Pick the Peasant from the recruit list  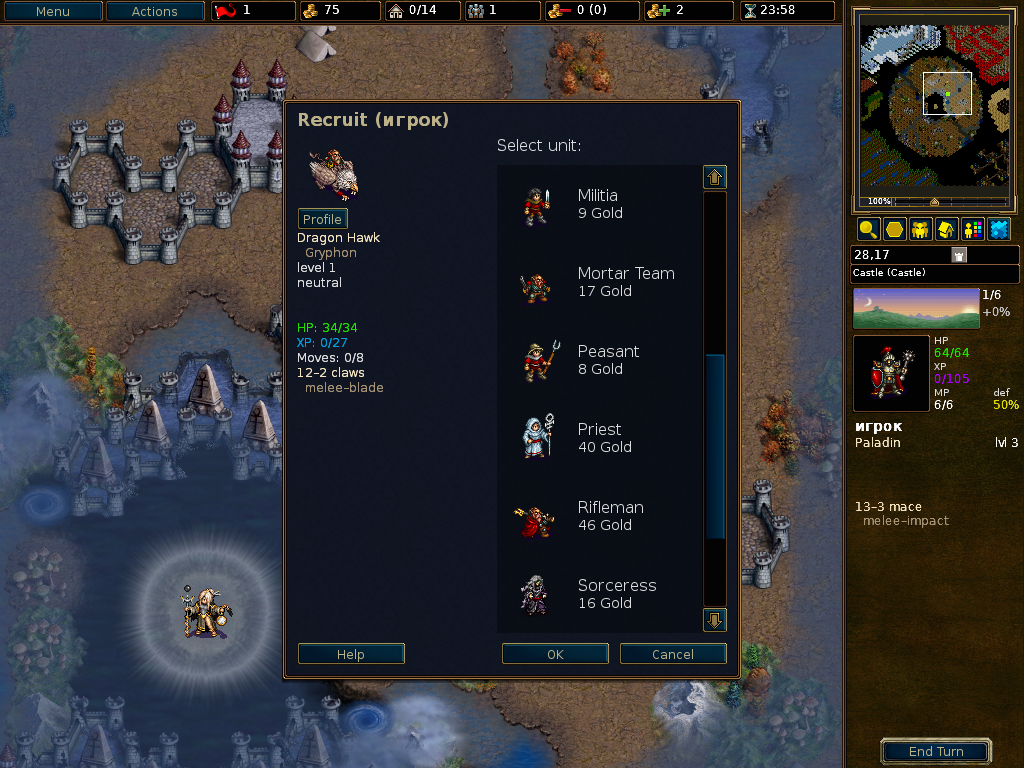[598, 360]
